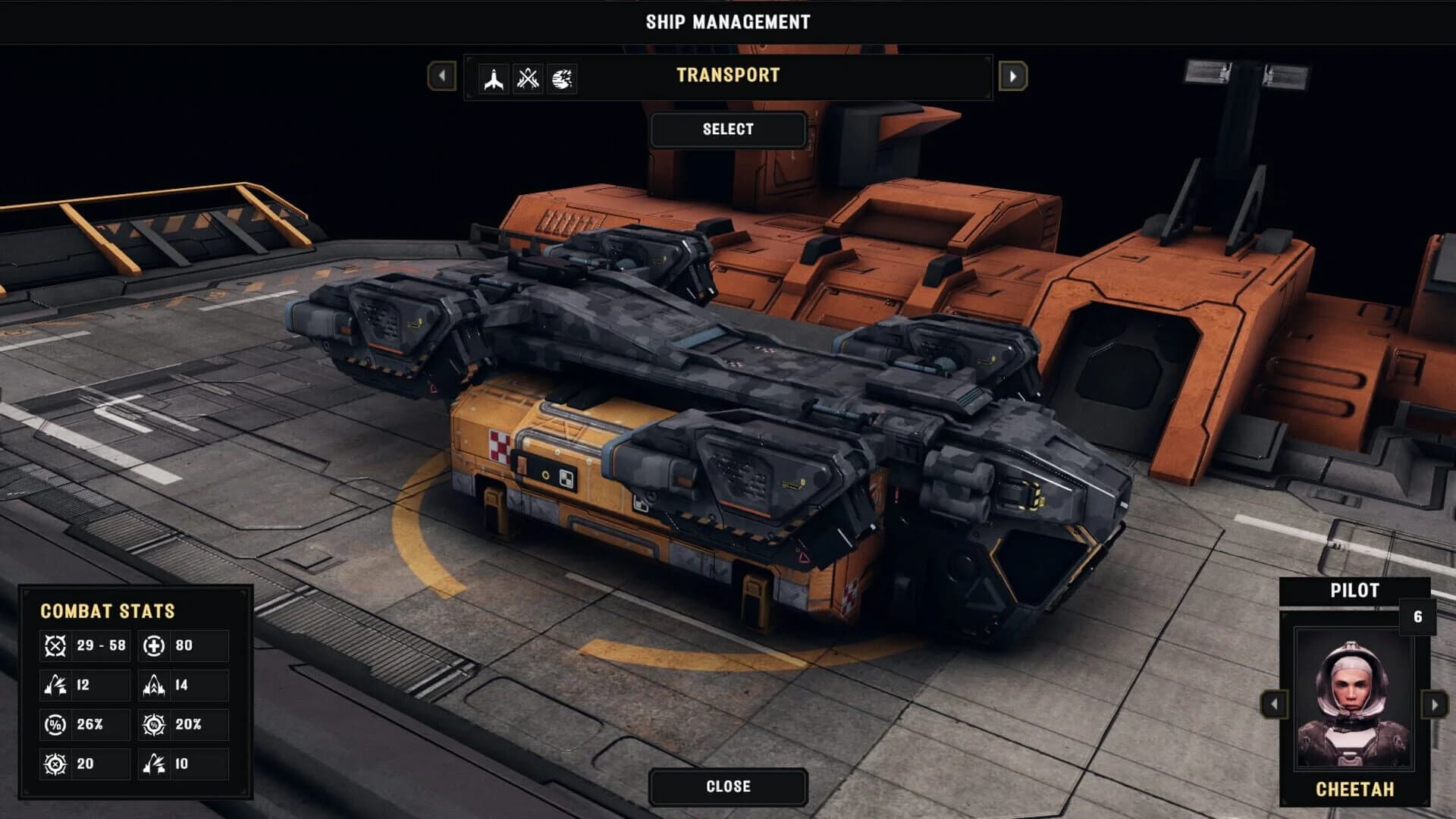The height and width of the screenshot is (819, 1456).
Task: Click the COMBAT STATS panel header
Action: [108, 611]
